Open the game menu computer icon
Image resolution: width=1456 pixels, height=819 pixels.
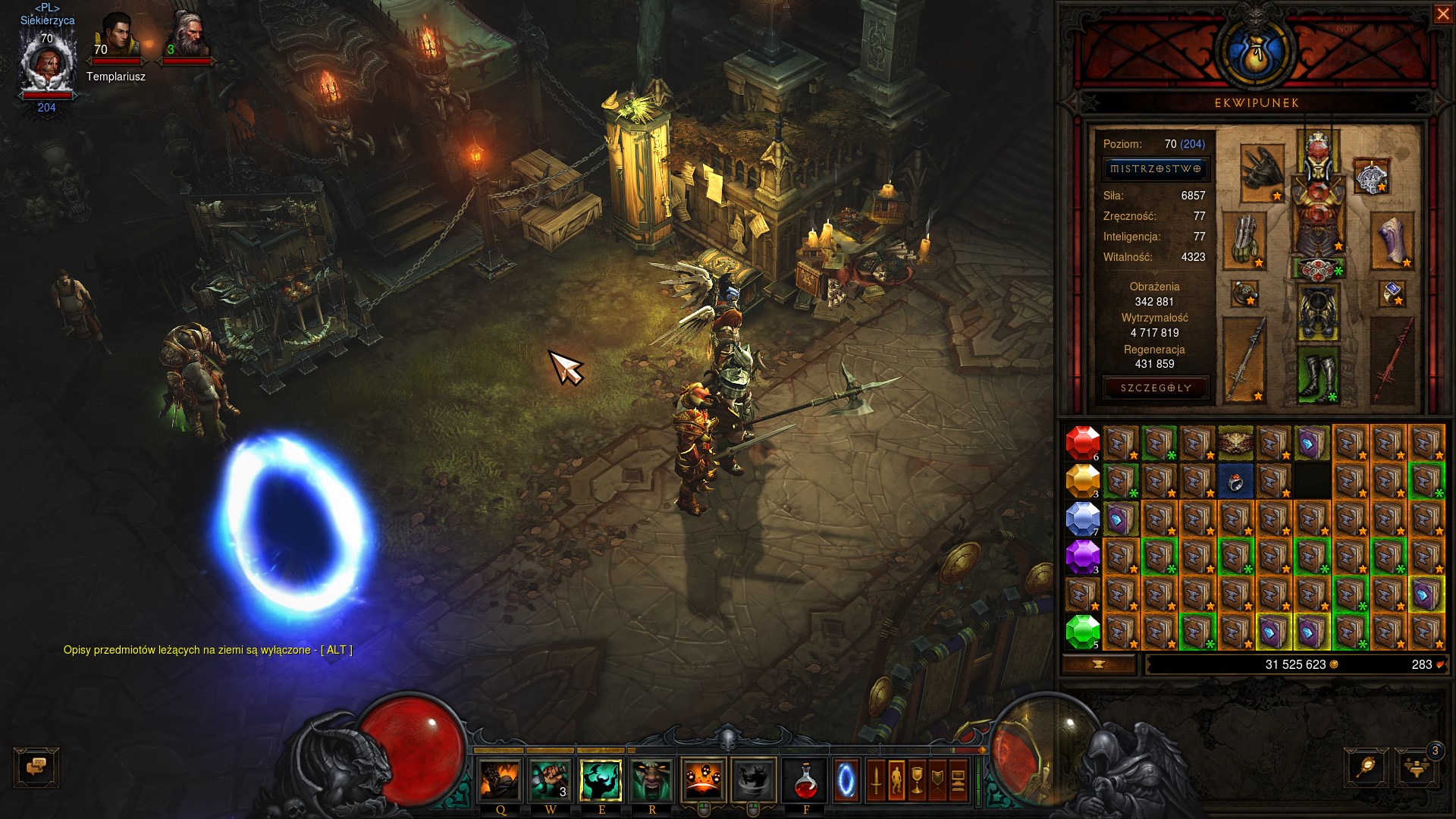958,780
